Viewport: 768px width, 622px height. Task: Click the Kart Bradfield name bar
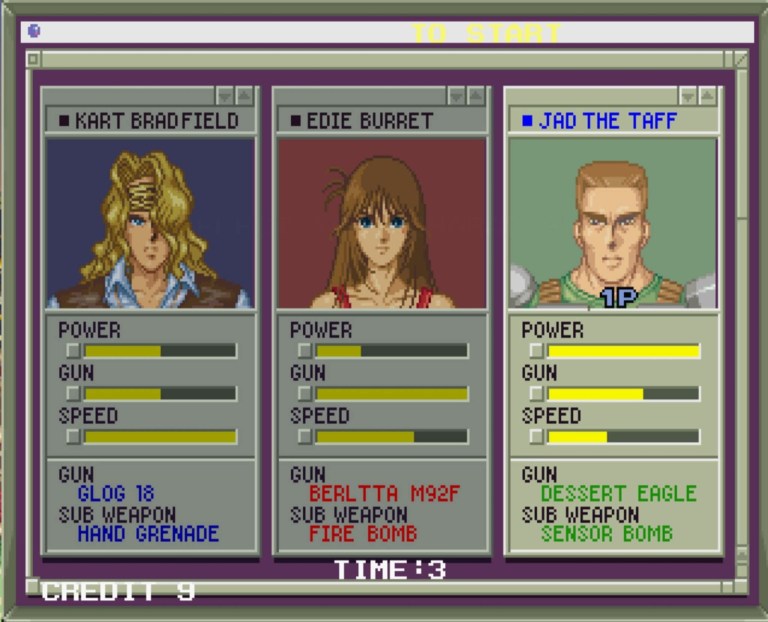pos(150,121)
